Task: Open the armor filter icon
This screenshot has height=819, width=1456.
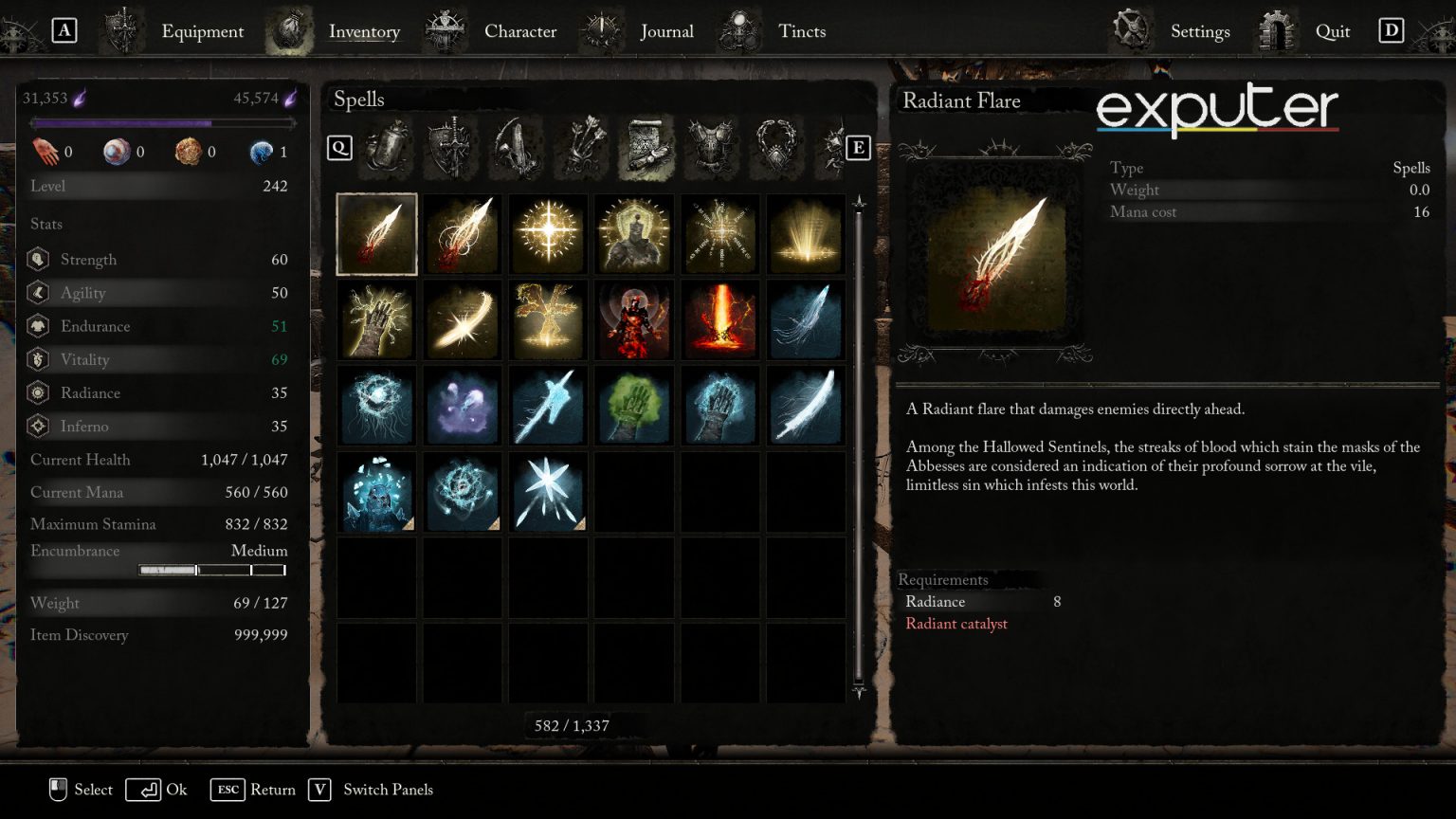Action: point(712,148)
